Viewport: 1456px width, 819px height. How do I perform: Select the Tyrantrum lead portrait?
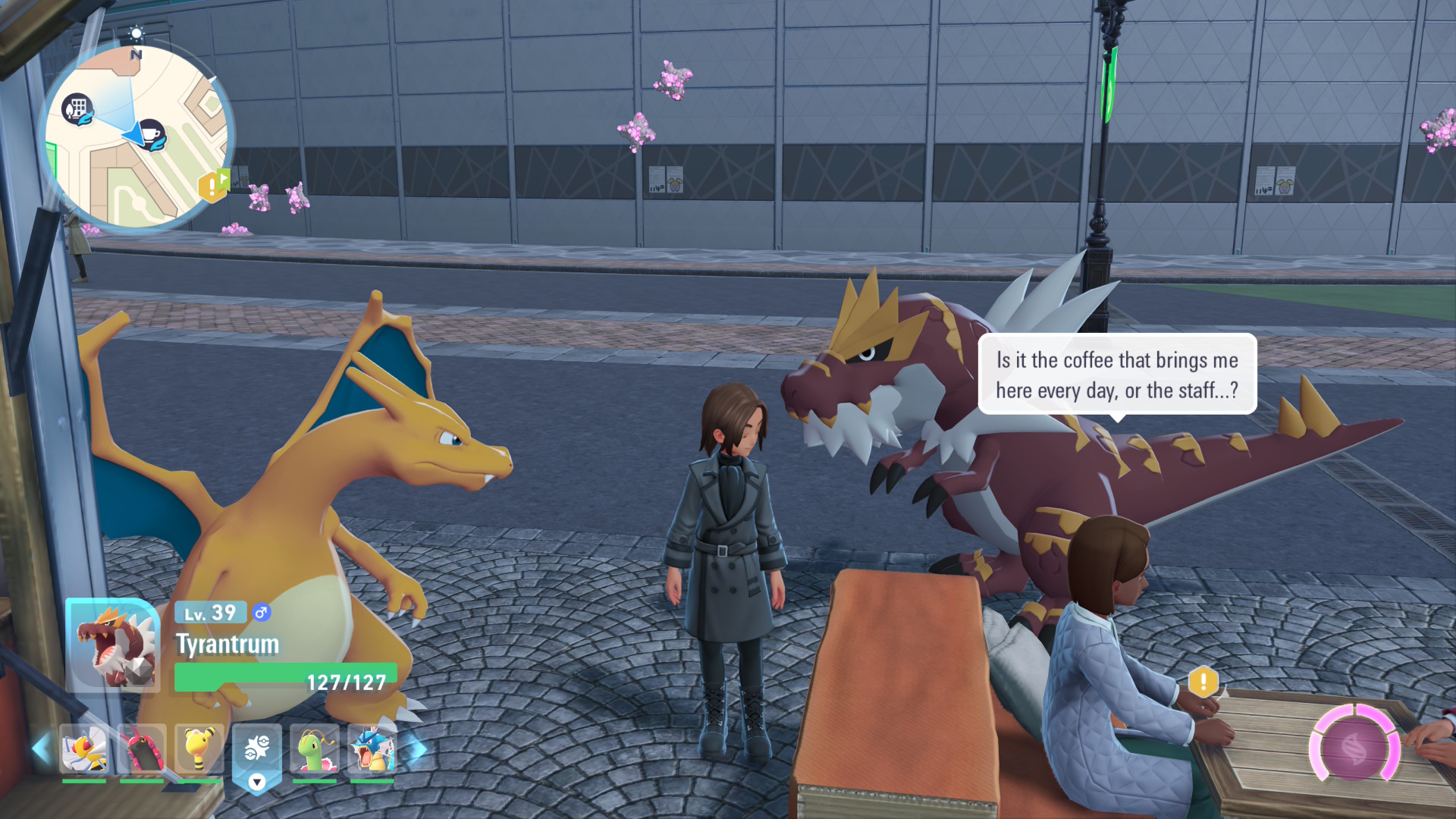pyautogui.click(x=113, y=645)
